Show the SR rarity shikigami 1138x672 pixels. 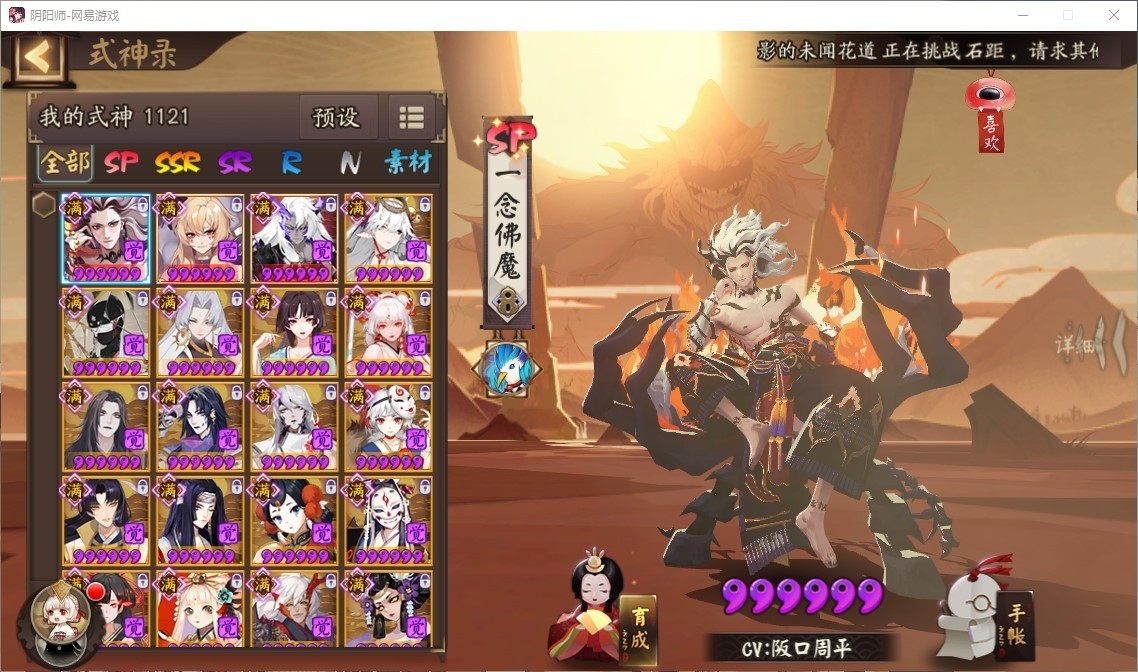point(235,162)
